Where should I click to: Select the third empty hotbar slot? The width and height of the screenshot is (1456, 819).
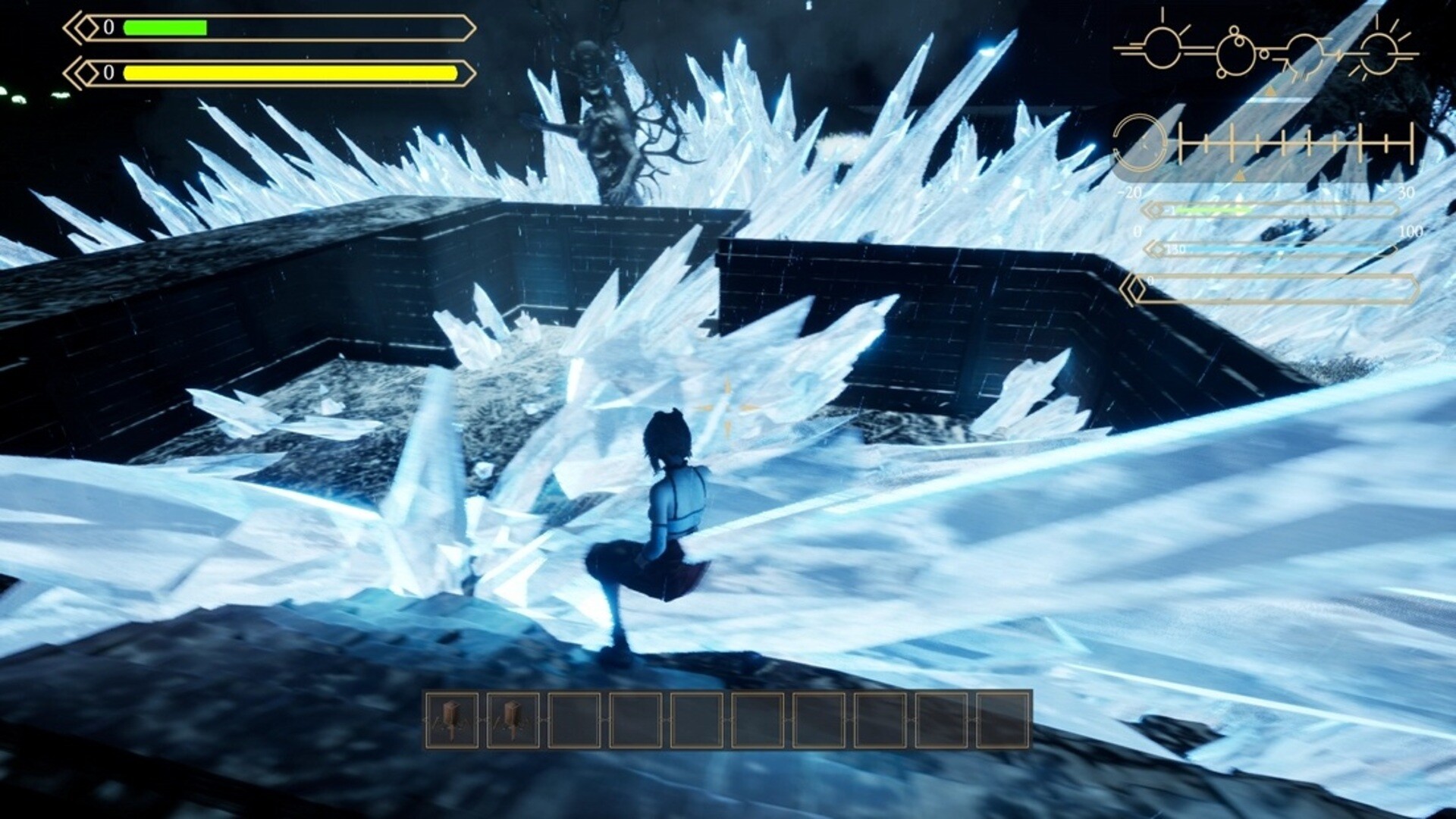573,719
